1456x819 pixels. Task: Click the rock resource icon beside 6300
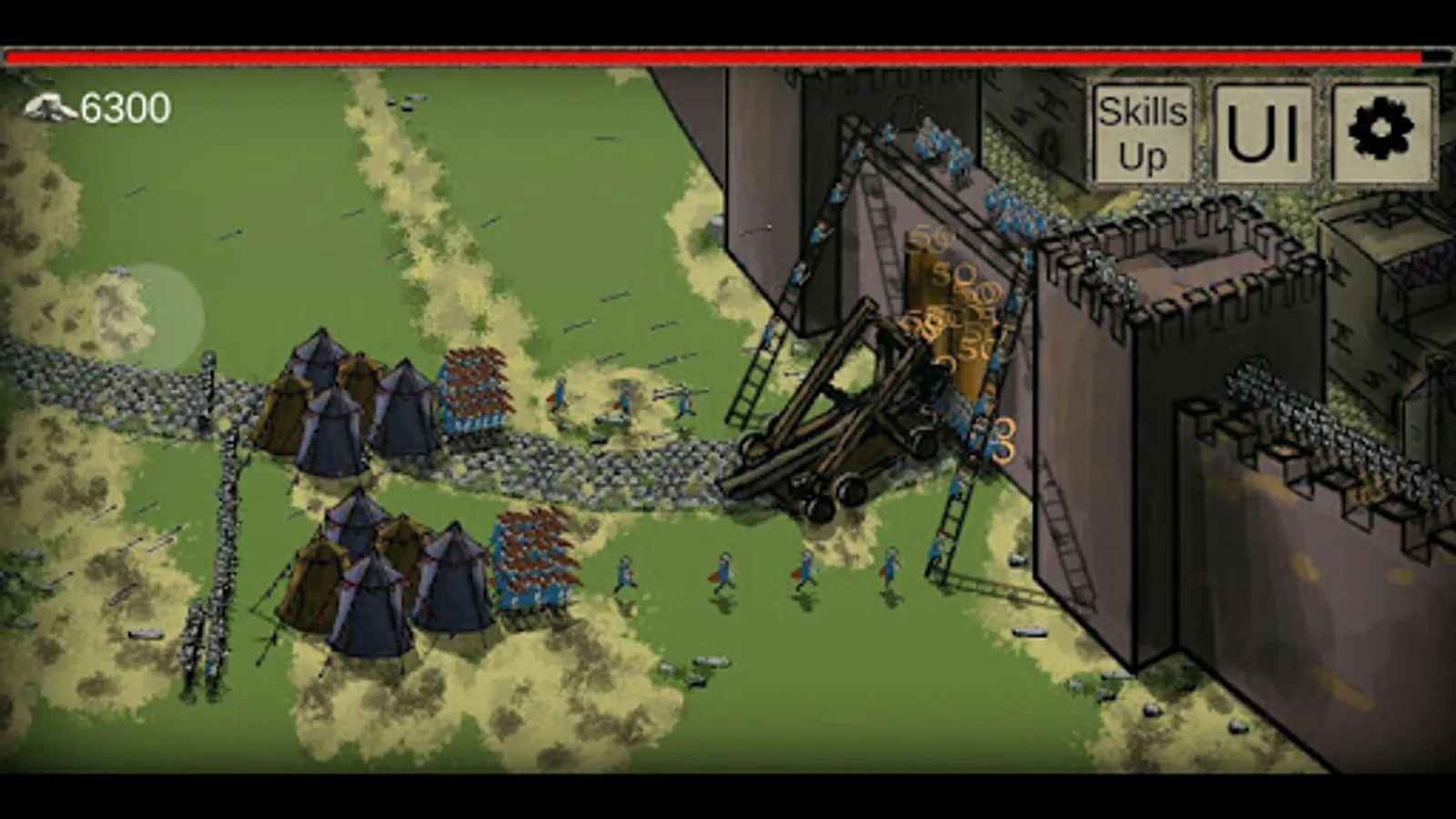[50, 106]
